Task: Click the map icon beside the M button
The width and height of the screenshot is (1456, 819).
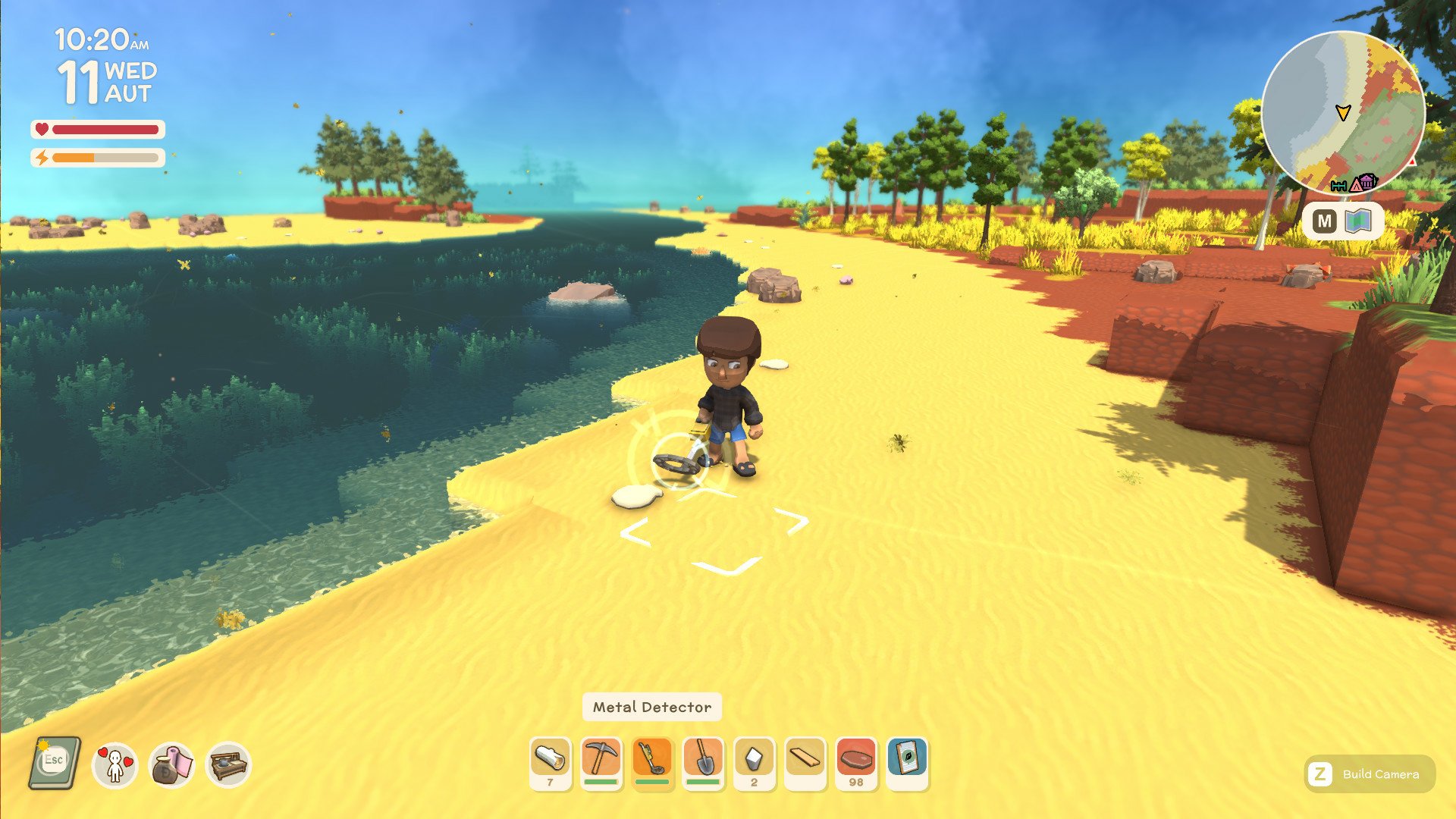Action: click(1358, 221)
